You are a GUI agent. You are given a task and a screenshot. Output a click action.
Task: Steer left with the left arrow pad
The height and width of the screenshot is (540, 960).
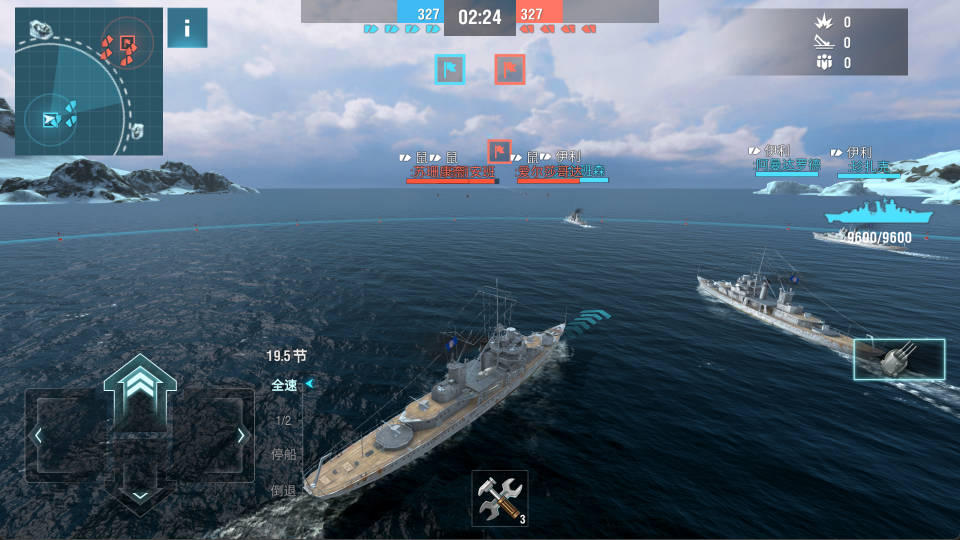click(40, 436)
